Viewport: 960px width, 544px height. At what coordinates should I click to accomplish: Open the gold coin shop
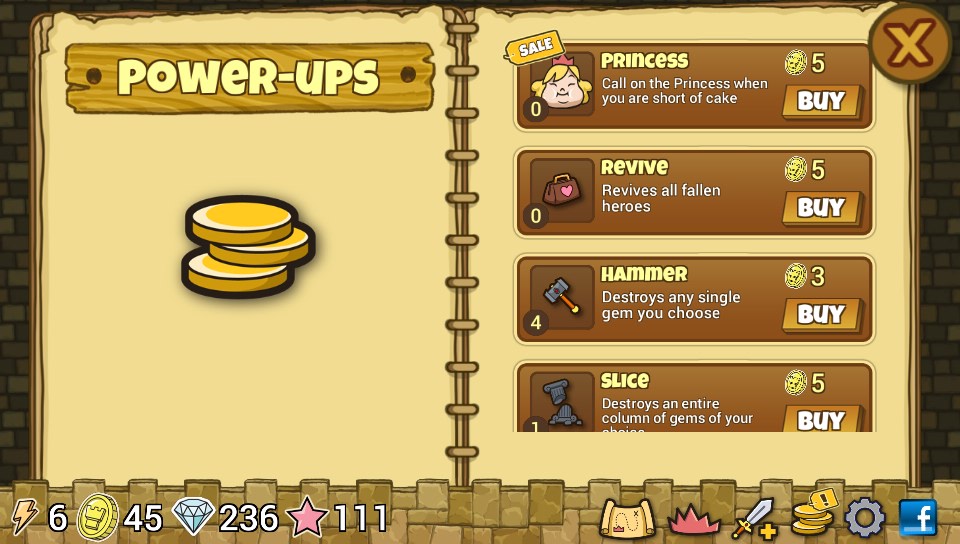(813, 514)
